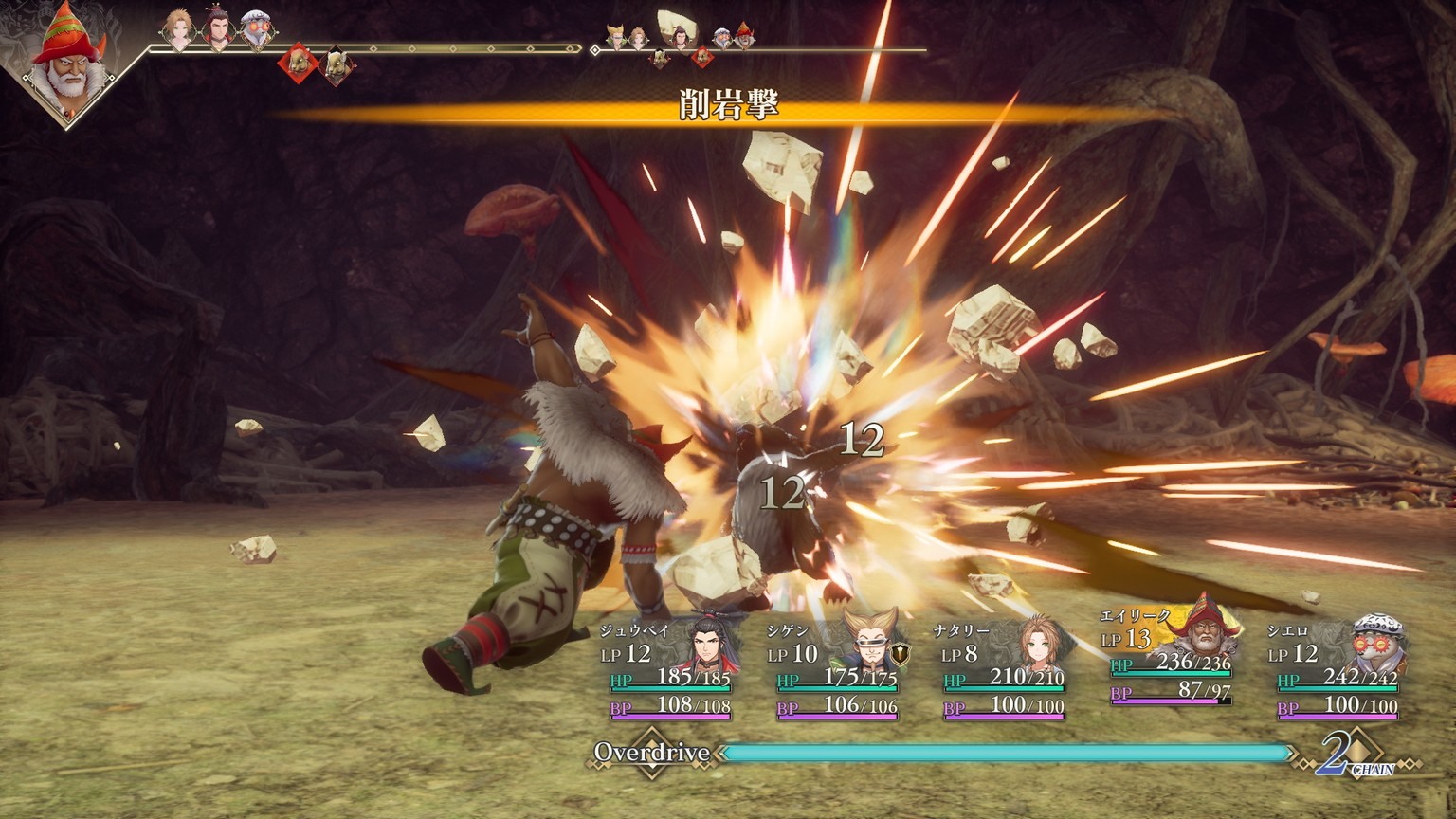Choose the goggle-wearing character's timeline portrait
This screenshot has height=819, width=1456.
pos(255,30)
